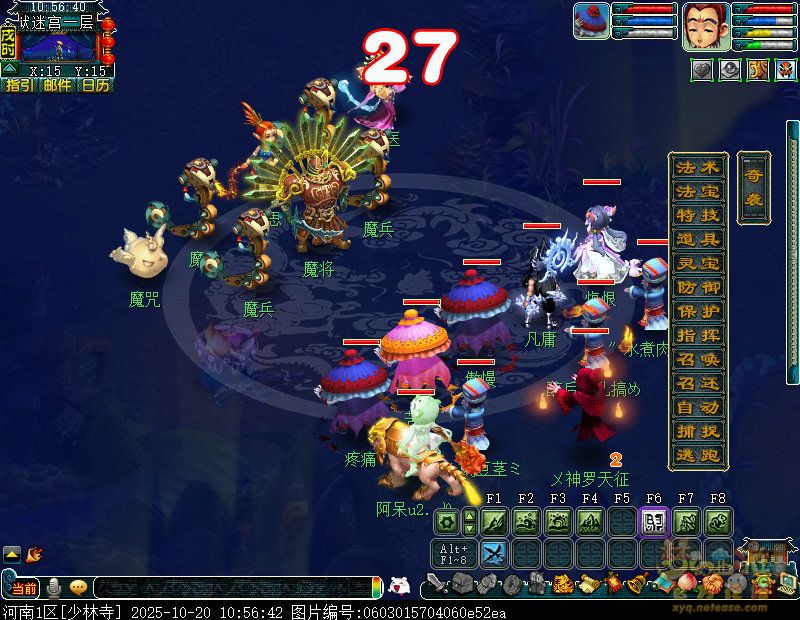Choose the 逃跑 flee command

(x=697, y=455)
